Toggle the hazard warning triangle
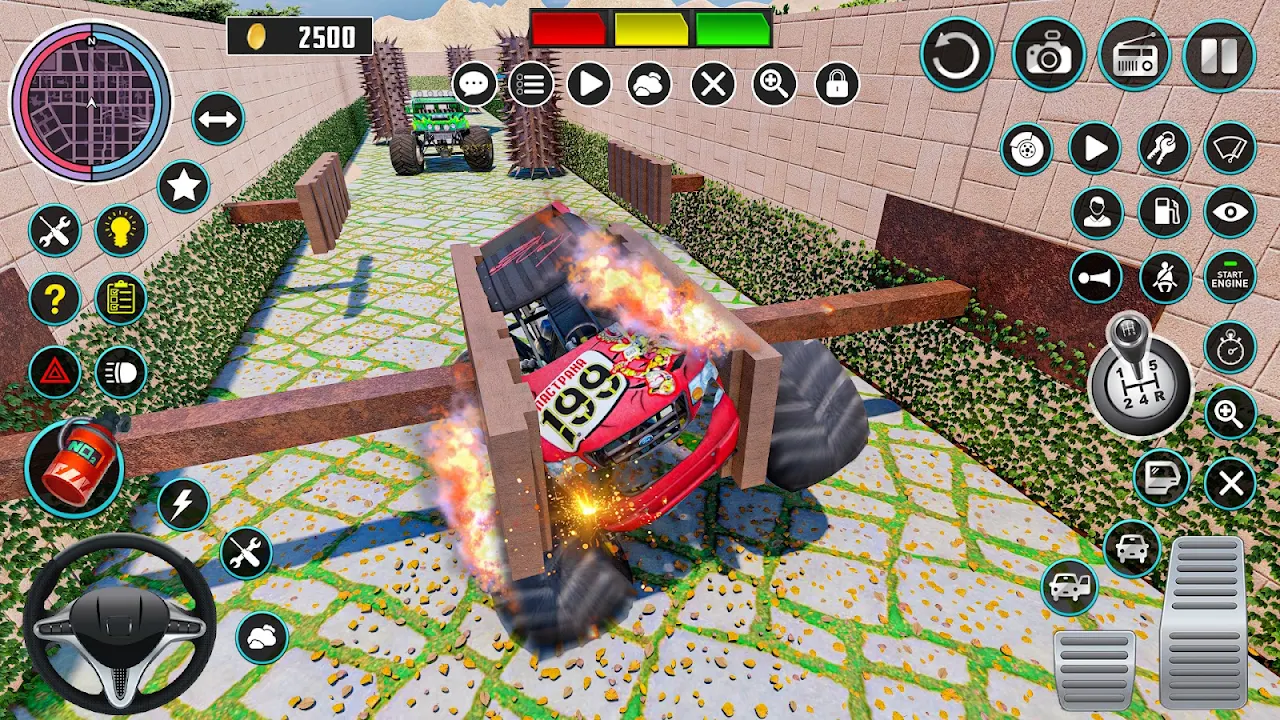This screenshot has width=1280, height=720. coord(54,373)
